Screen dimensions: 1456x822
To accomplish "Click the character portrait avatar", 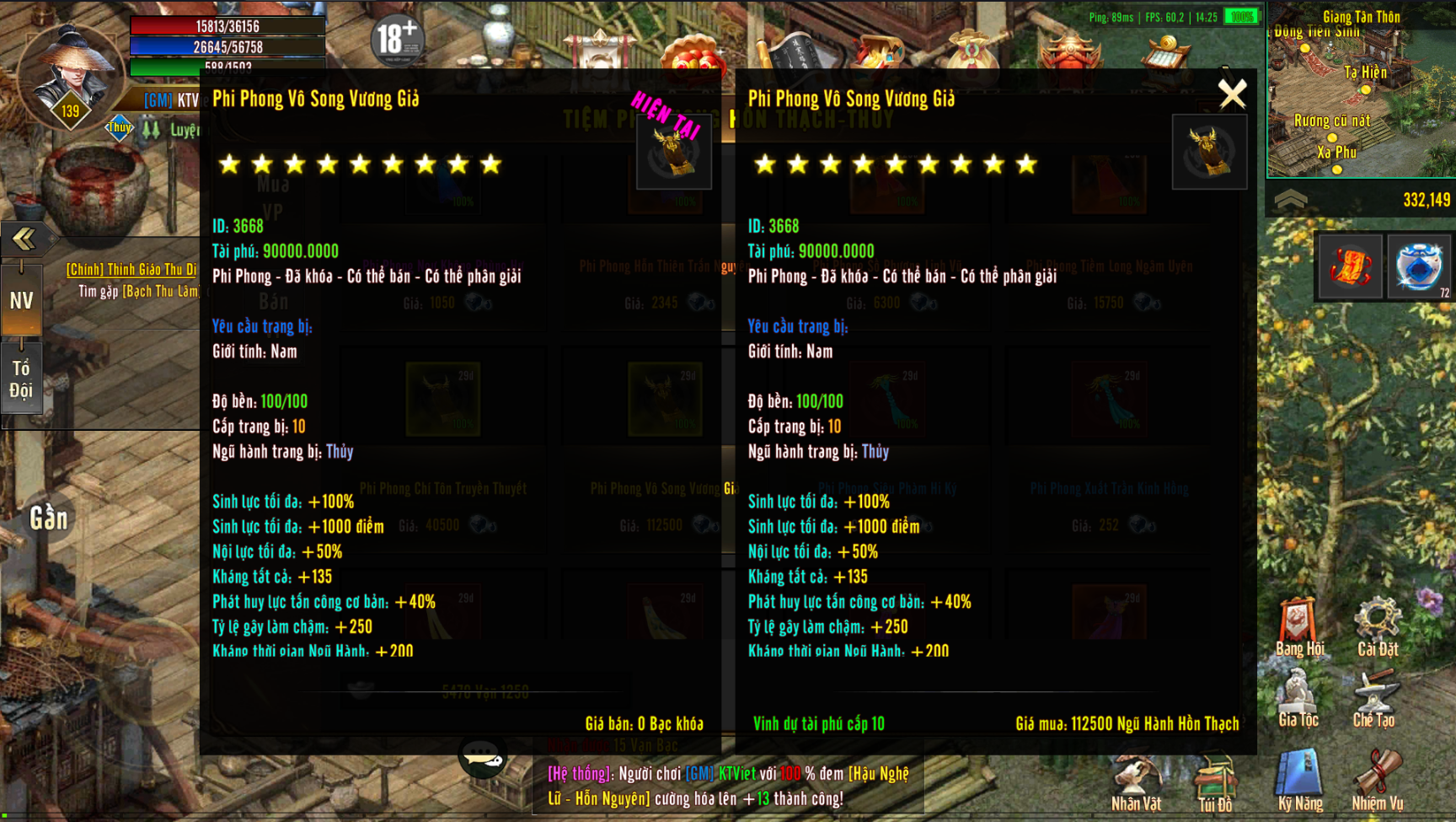I will [69, 72].
